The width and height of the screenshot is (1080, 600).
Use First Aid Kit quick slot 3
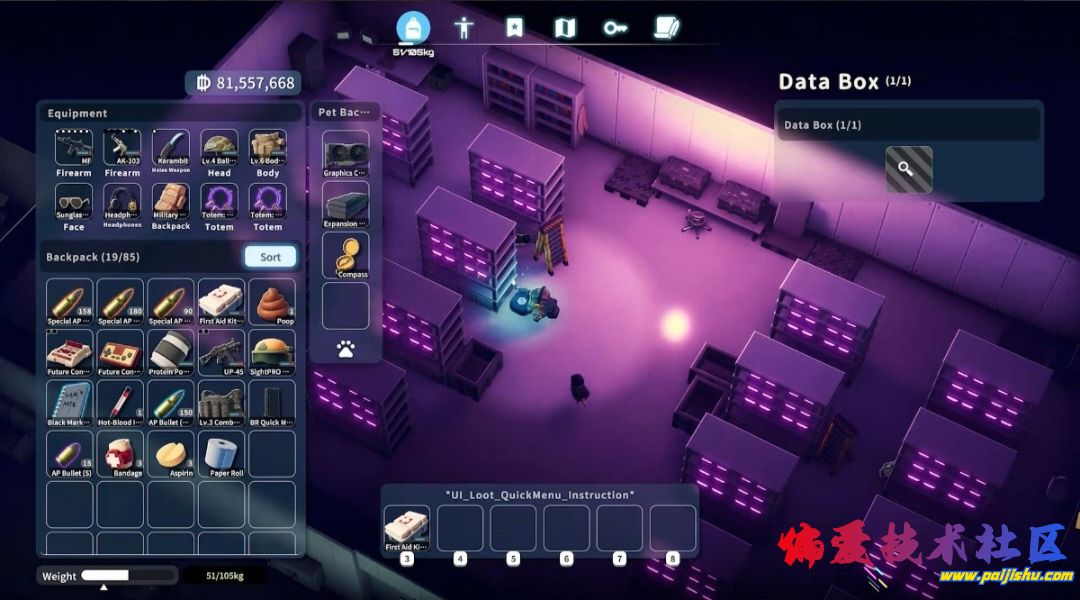pos(407,528)
